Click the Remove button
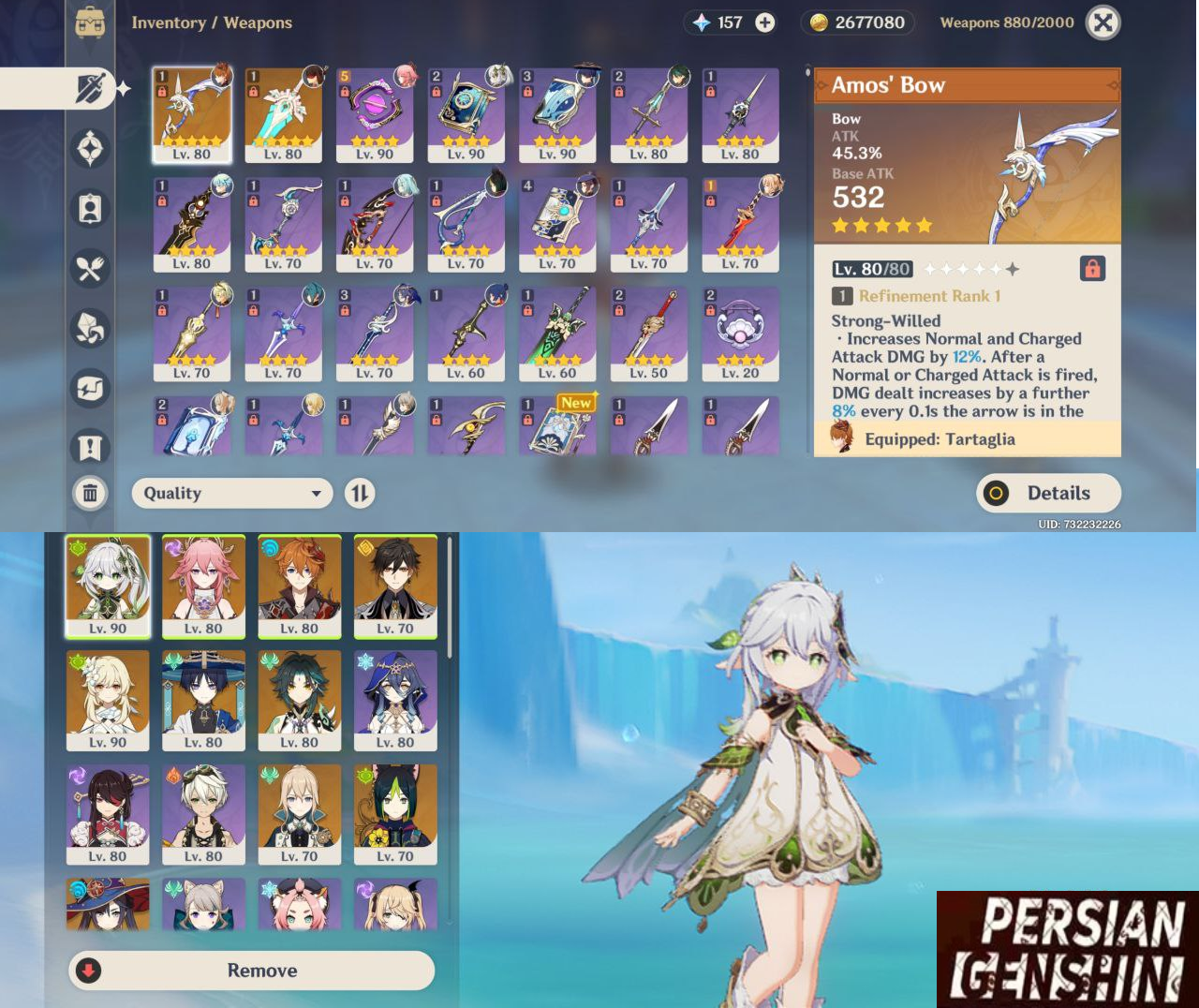This screenshot has height=1008, width=1199. pyautogui.click(x=252, y=971)
